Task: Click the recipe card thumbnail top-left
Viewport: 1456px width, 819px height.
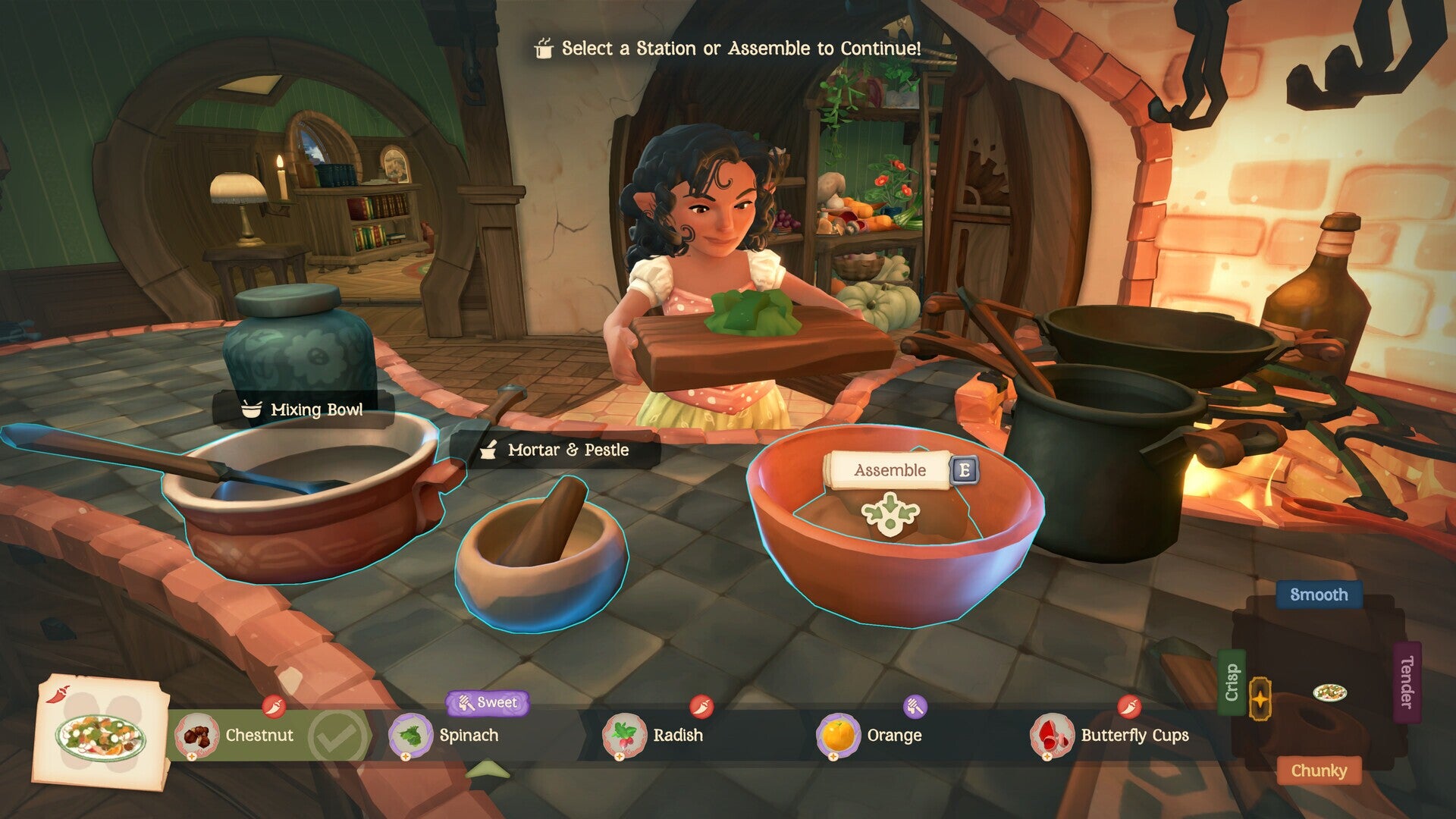Action: (99, 739)
